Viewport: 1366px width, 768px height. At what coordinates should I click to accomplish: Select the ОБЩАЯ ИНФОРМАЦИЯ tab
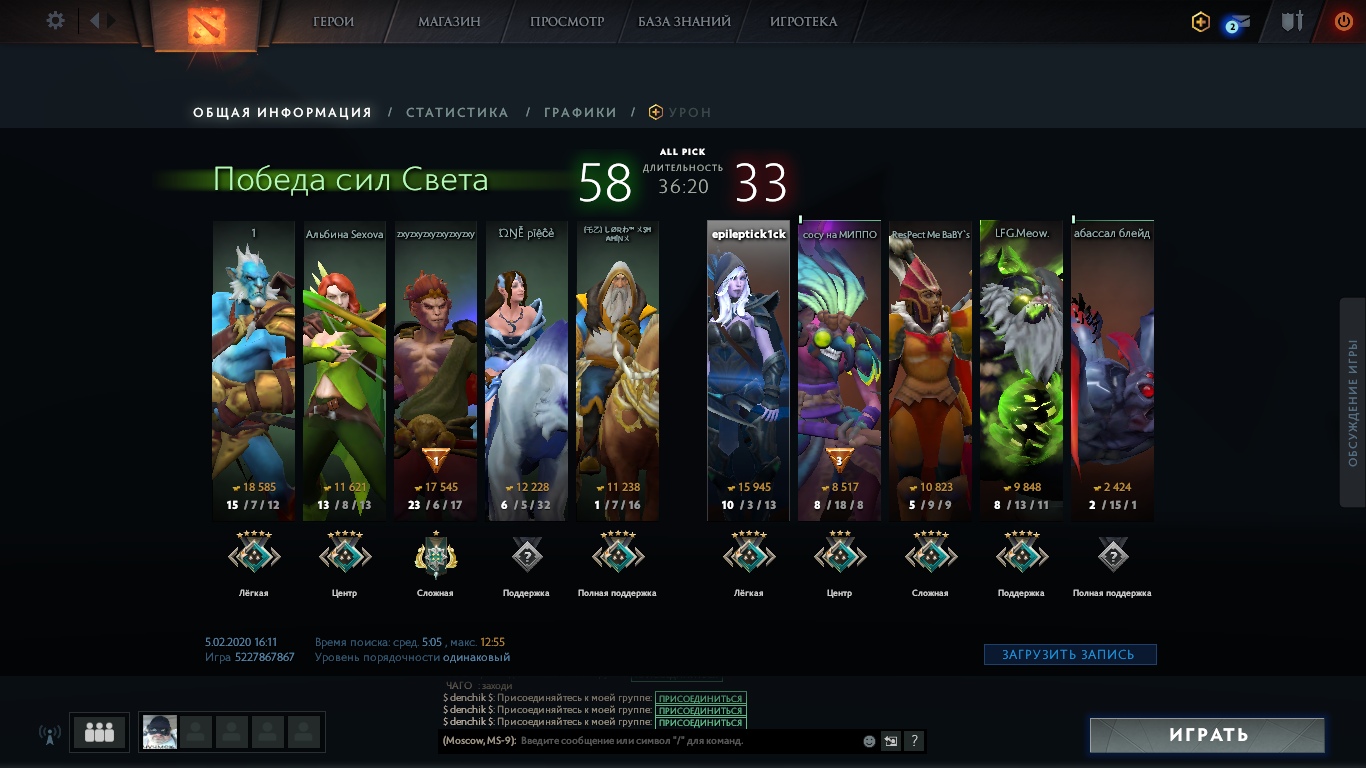[282, 113]
